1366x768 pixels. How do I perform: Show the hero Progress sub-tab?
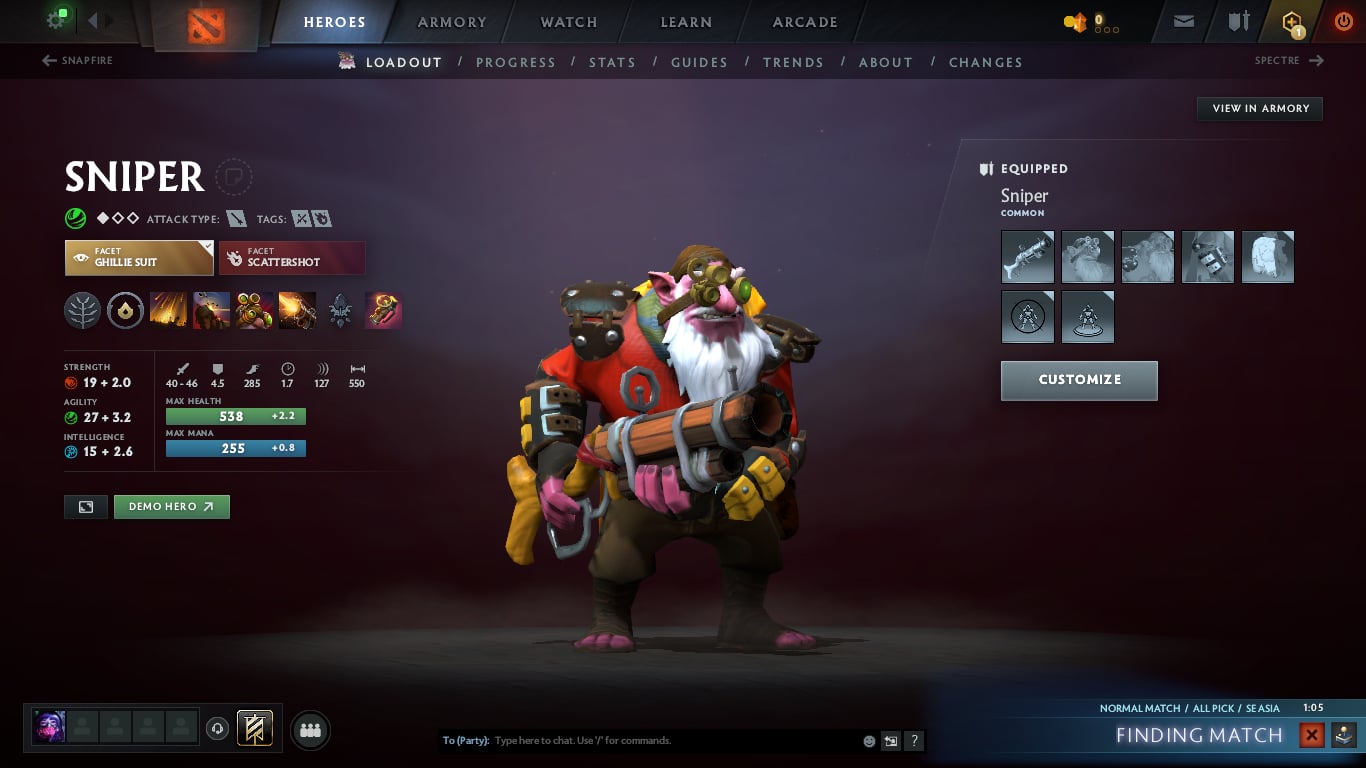(515, 62)
